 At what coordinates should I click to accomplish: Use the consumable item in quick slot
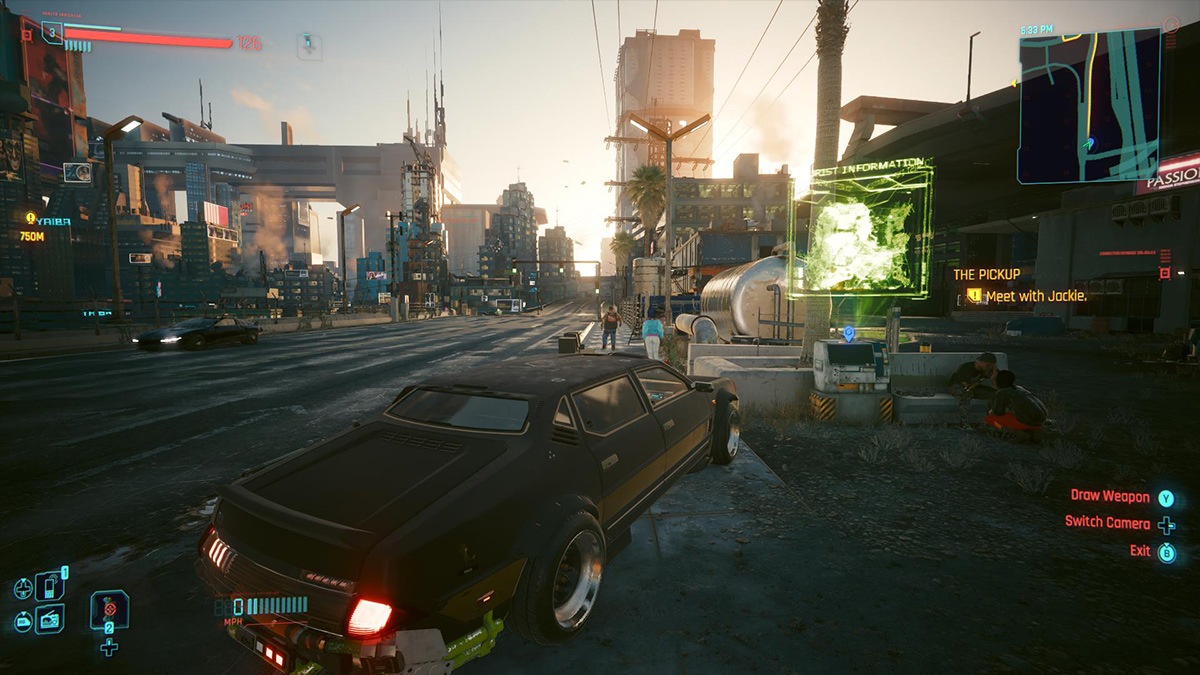pyautogui.click(x=109, y=609)
